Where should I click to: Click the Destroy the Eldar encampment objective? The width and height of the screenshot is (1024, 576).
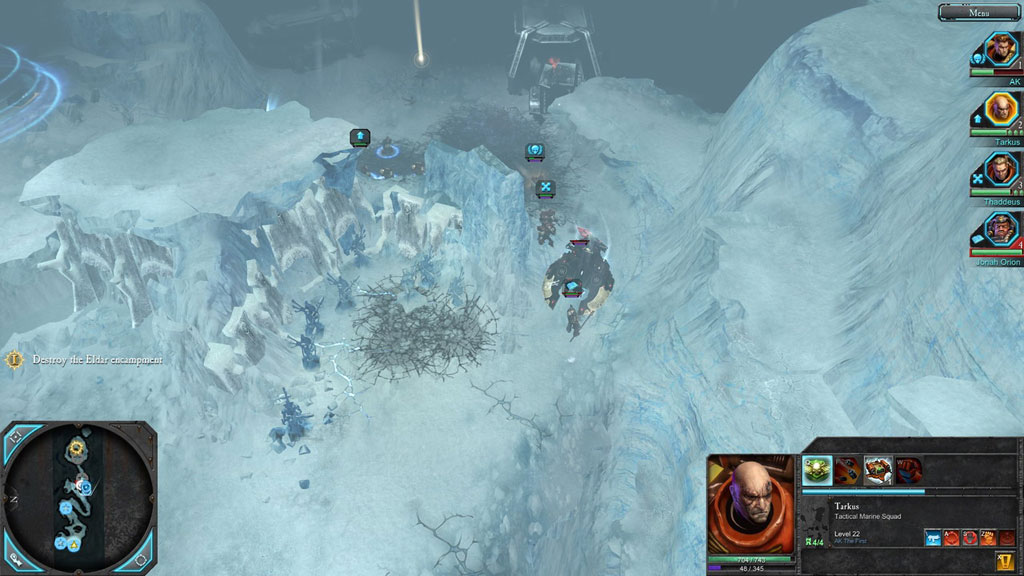click(96, 359)
